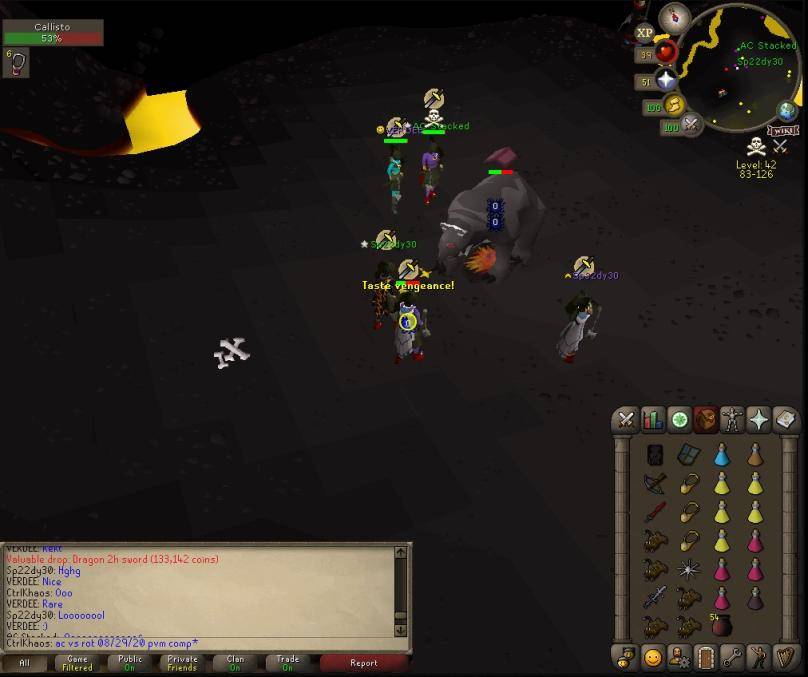Switch chat to the Clan filter
808x677 pixels.
click(x=235, y=662)
